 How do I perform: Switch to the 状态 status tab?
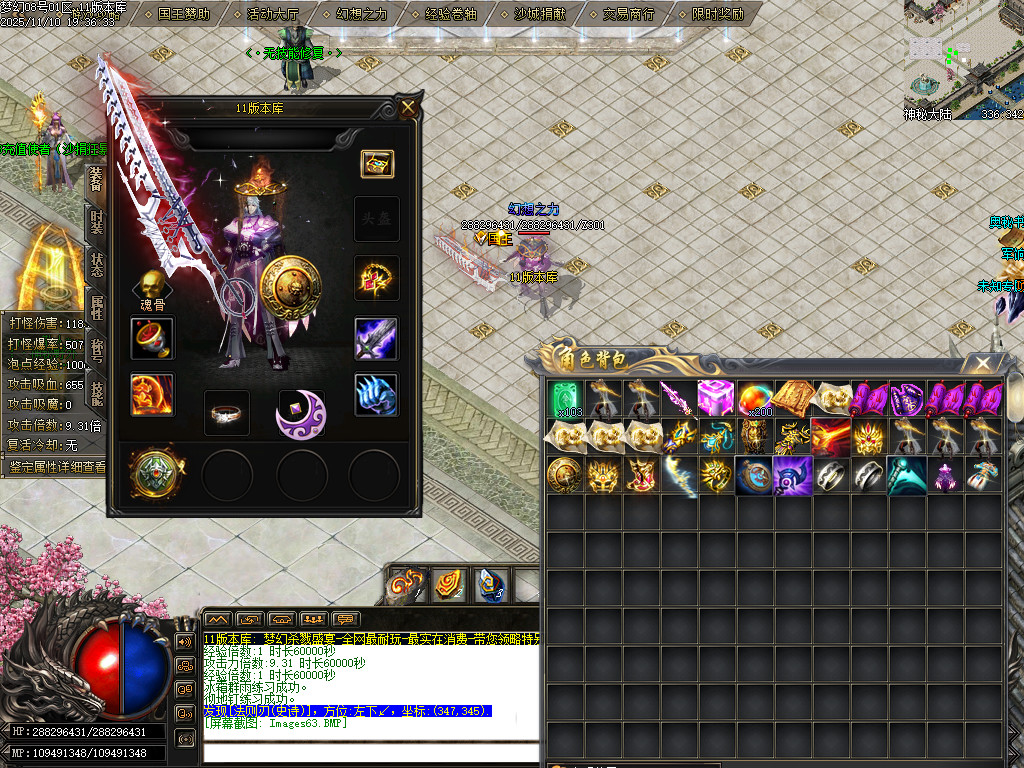[x=96, y=265]
